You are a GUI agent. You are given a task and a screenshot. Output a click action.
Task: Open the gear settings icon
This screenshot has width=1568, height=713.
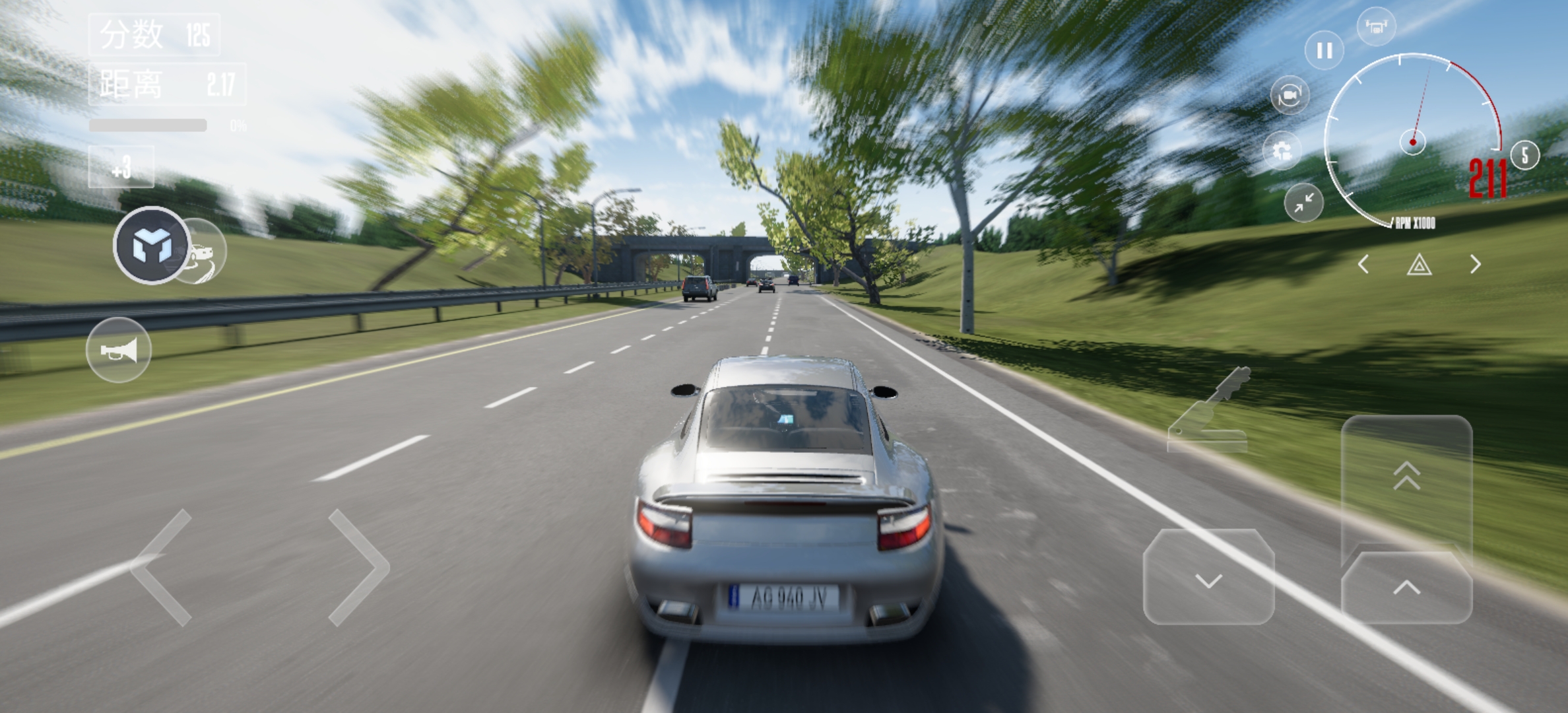1282,152
